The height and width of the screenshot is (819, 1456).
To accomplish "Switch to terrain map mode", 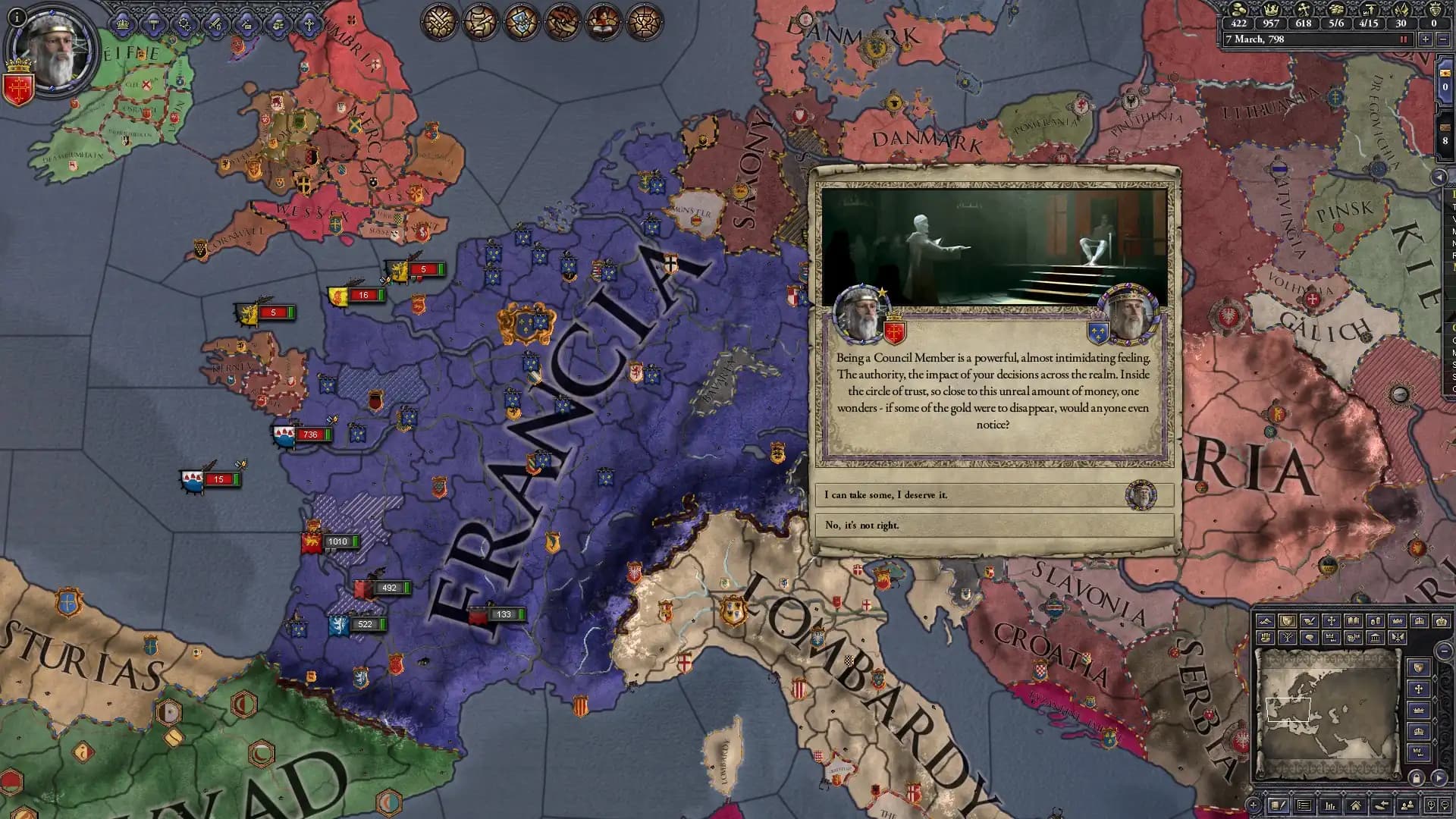I will coord(1266,620).
